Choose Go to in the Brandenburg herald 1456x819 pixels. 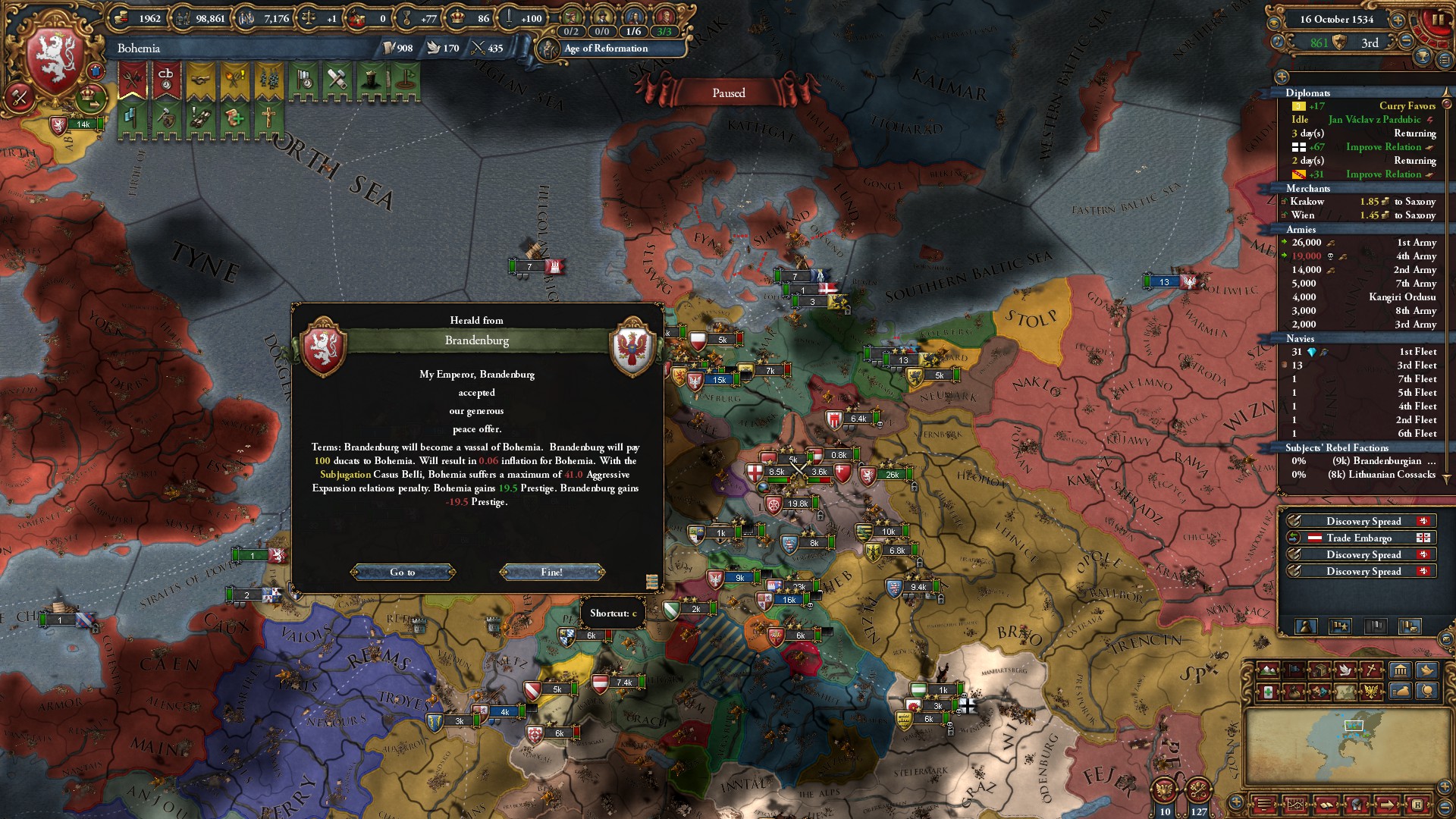click(x=403, y=572)
